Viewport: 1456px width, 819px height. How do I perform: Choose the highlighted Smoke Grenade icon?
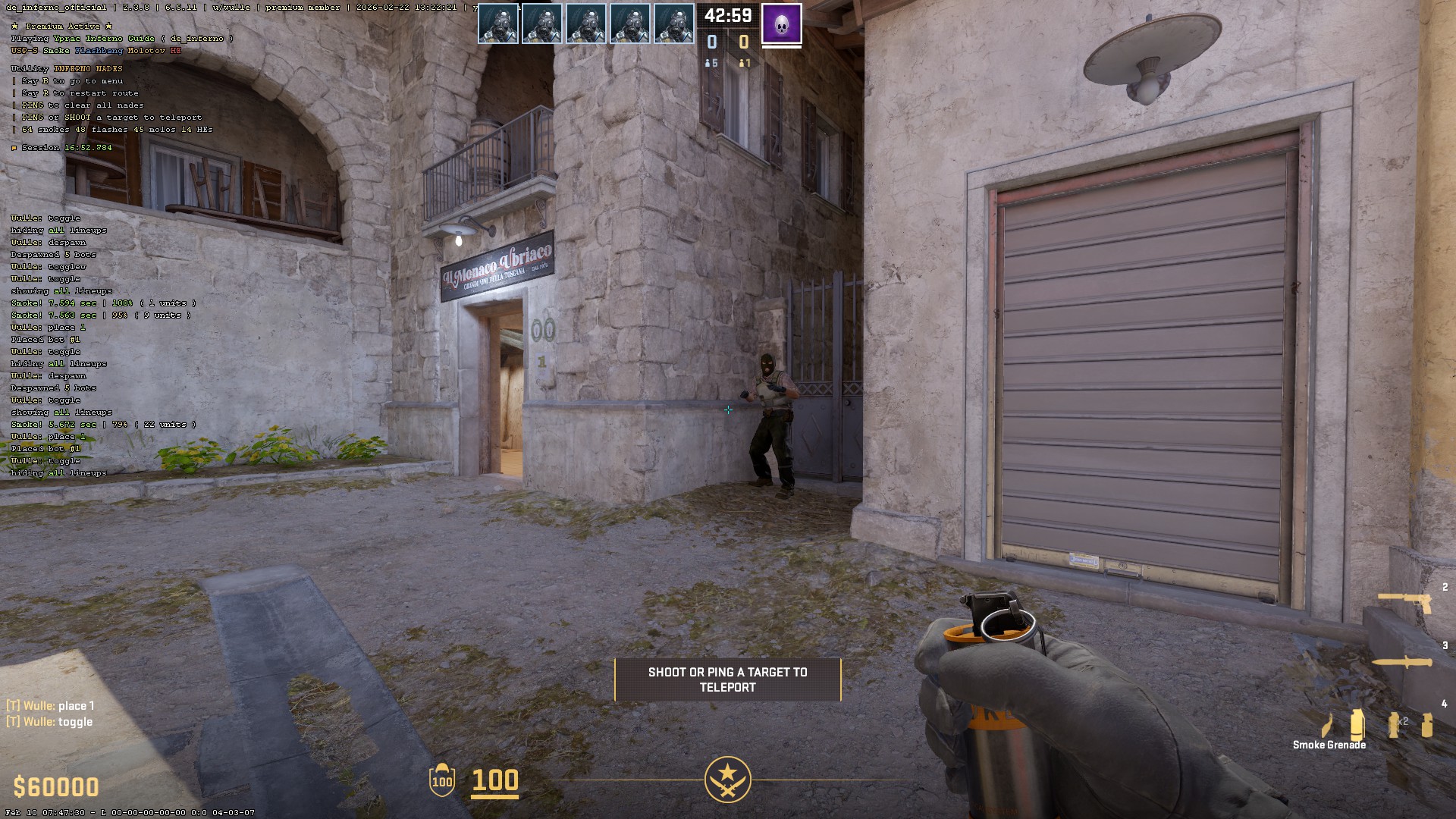tap(1357, 724)
